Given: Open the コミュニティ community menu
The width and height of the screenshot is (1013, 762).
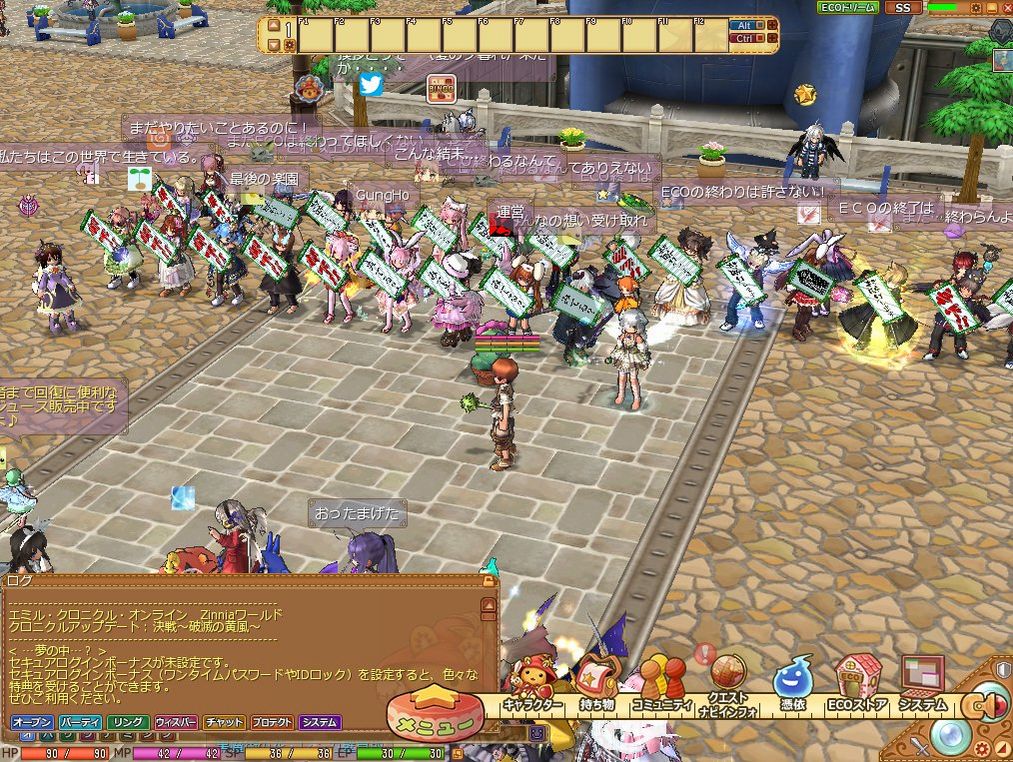Looking at the screenshot, I should click(661, 687).
